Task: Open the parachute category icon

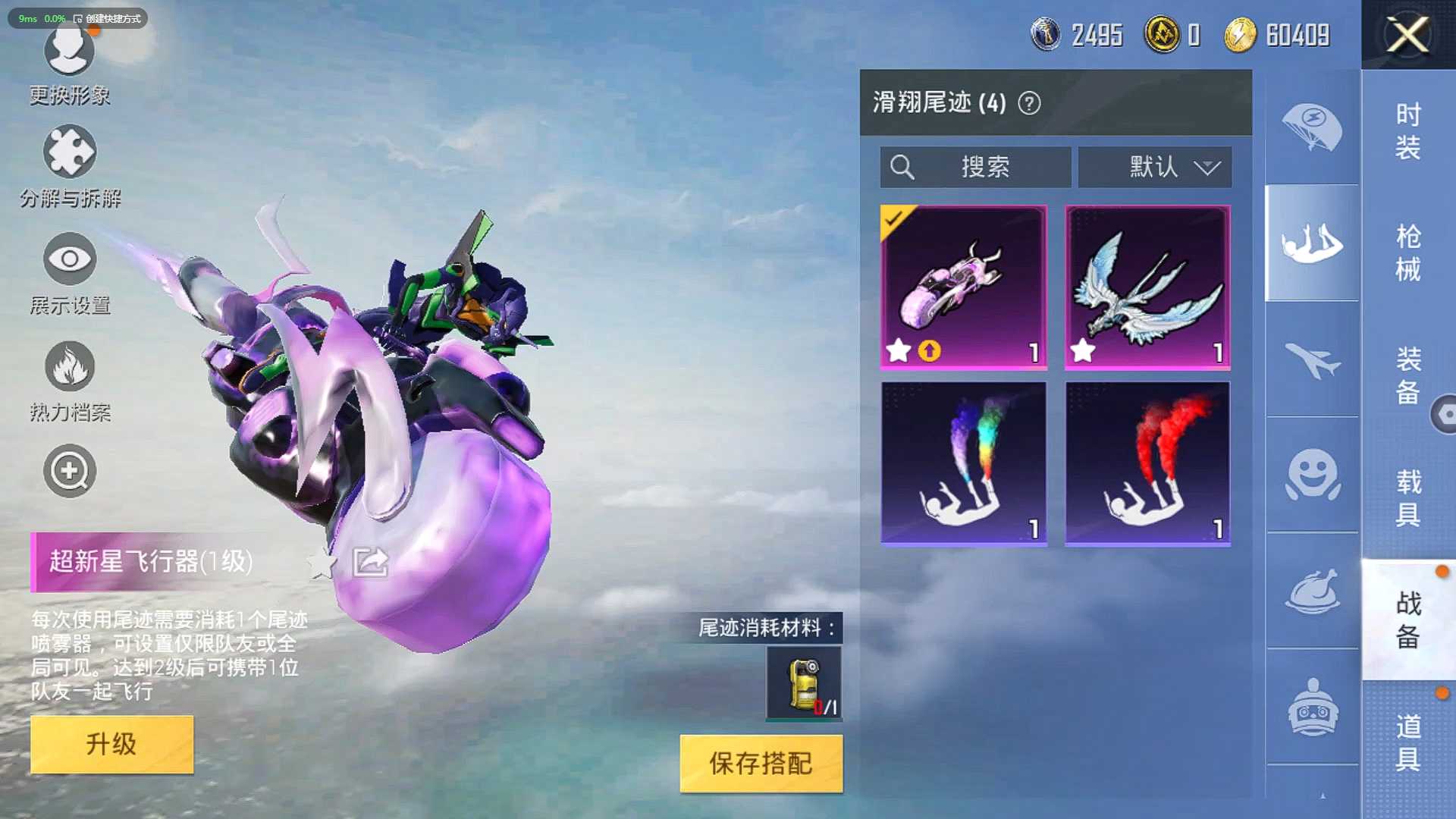Action: (1311, 127)
